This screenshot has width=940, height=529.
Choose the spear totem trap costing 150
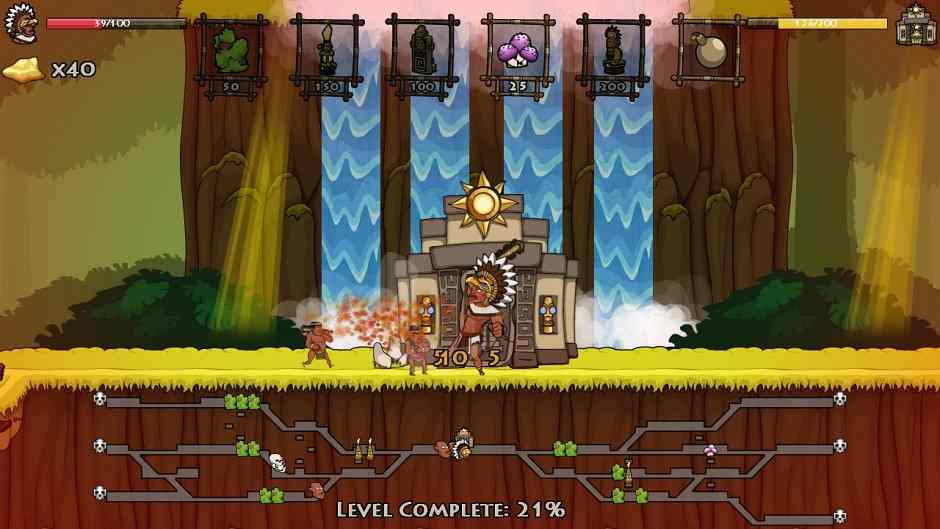point(326,51)
